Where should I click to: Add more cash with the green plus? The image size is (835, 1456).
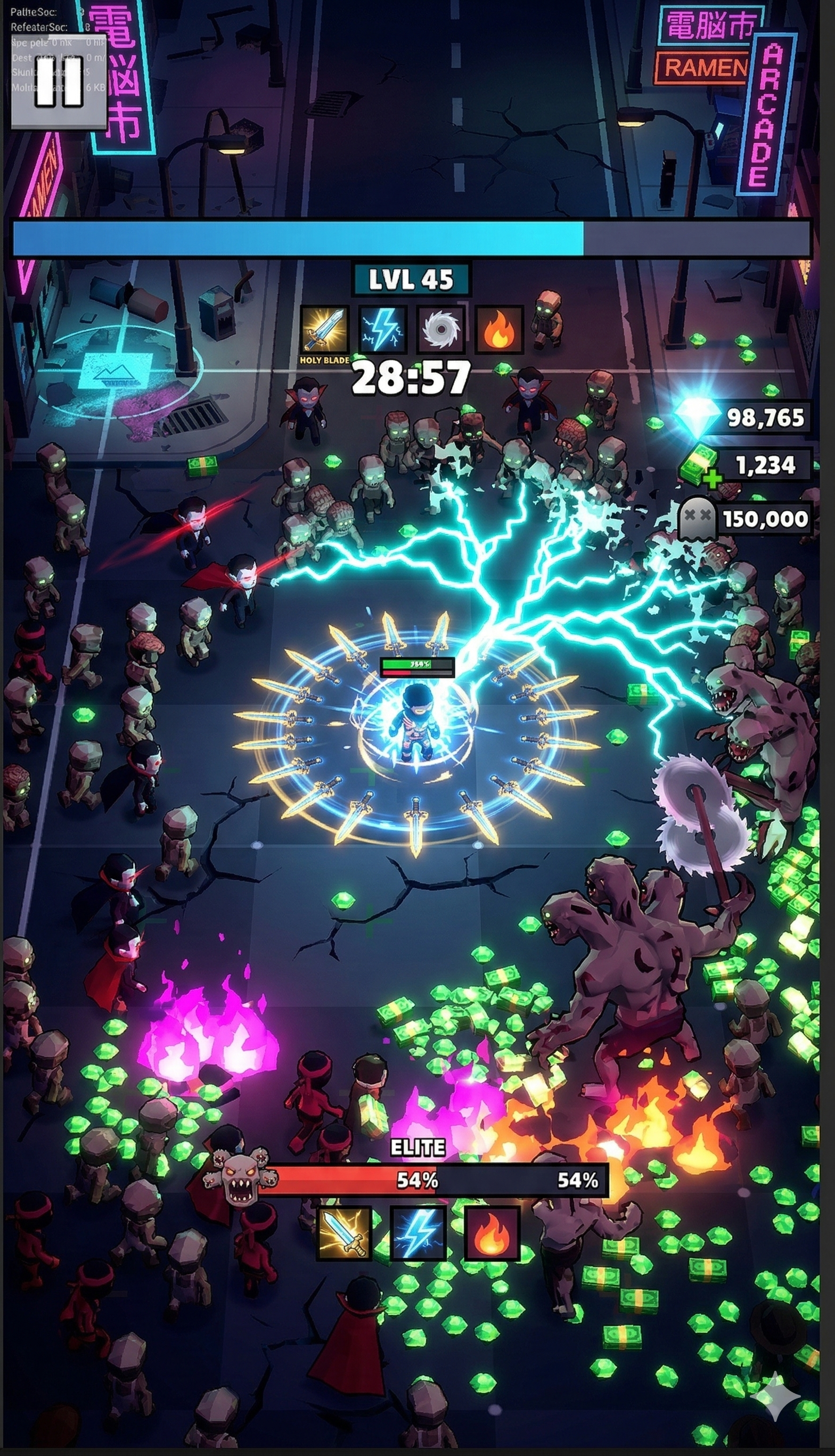(x=711, y=478)
